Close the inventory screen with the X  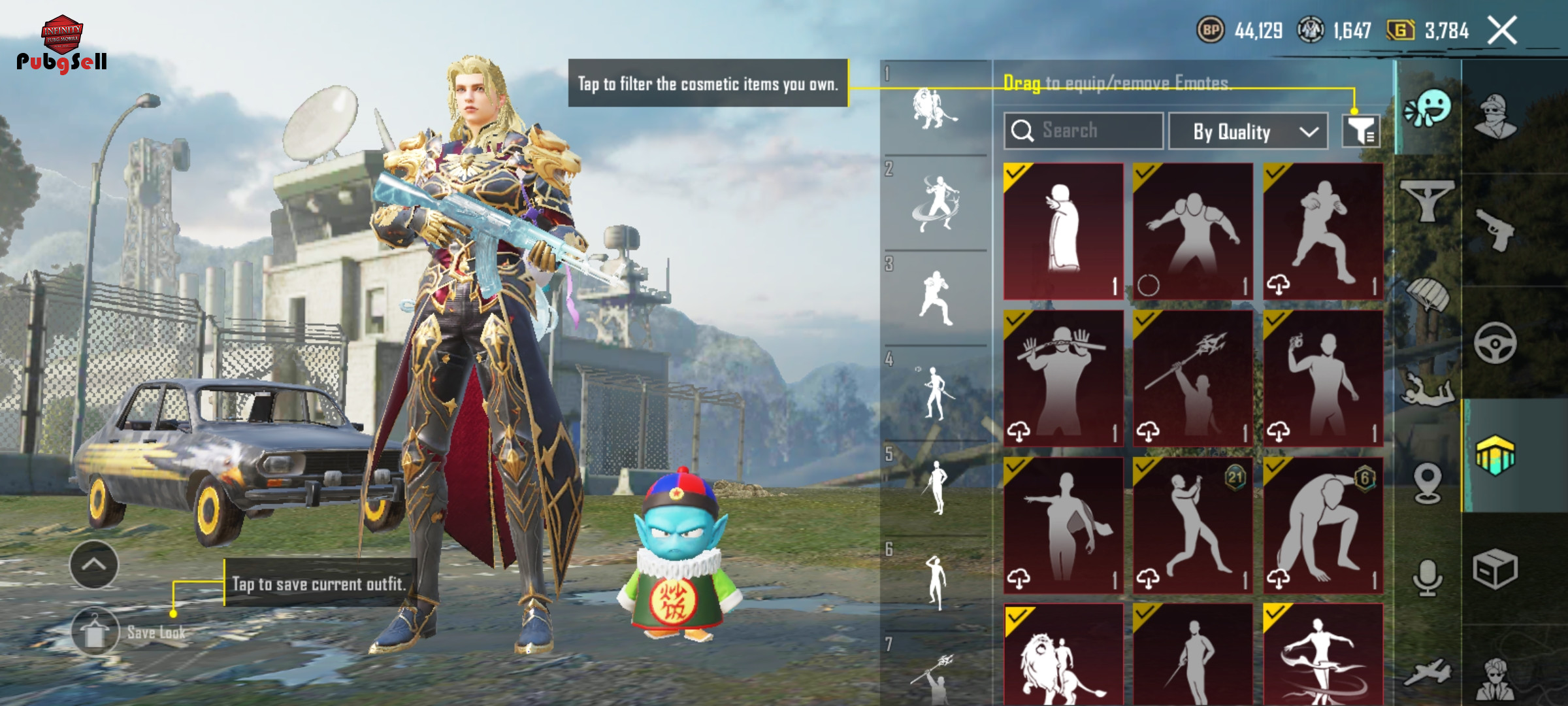coord(1501,31)
